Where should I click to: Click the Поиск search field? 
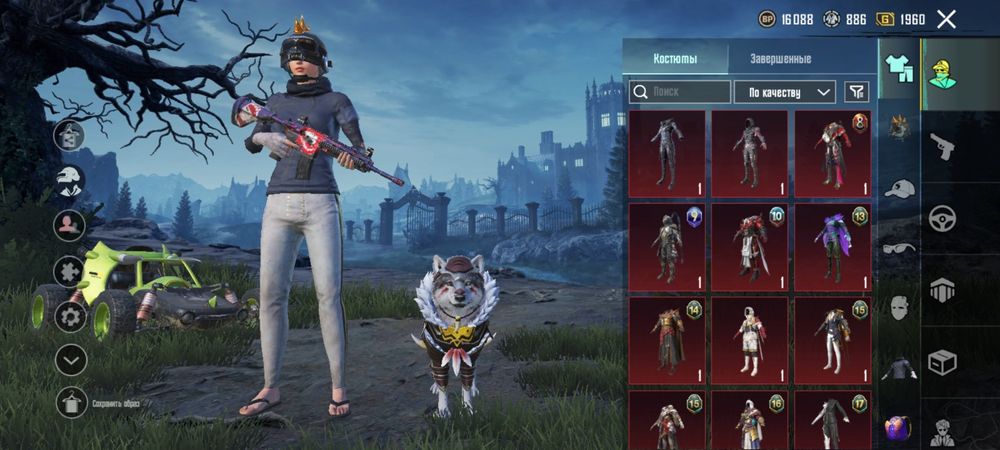pos(680,92)
